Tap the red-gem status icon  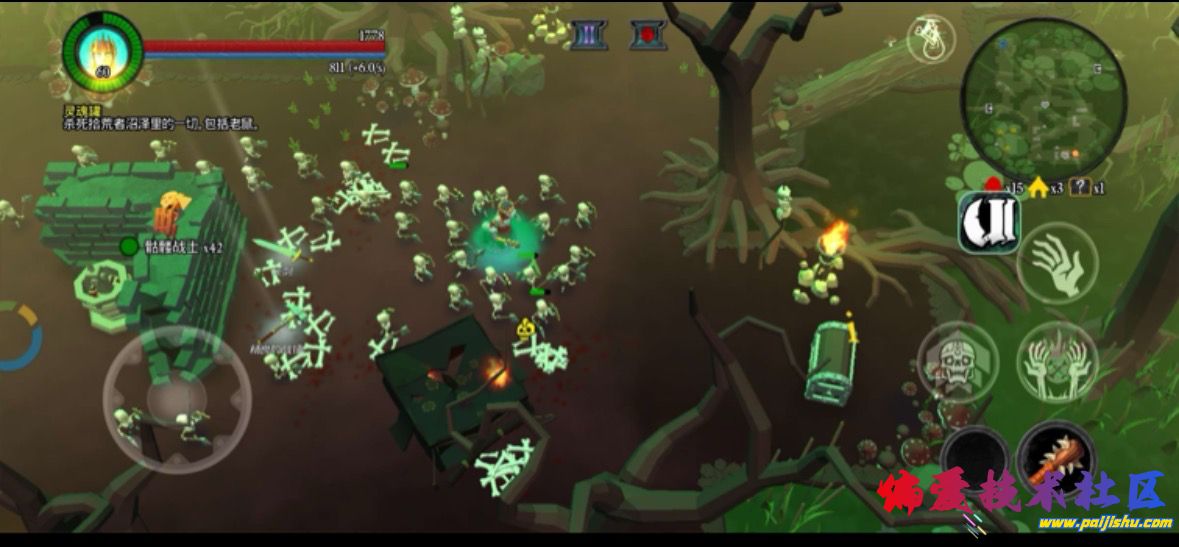tap(648, 35)
